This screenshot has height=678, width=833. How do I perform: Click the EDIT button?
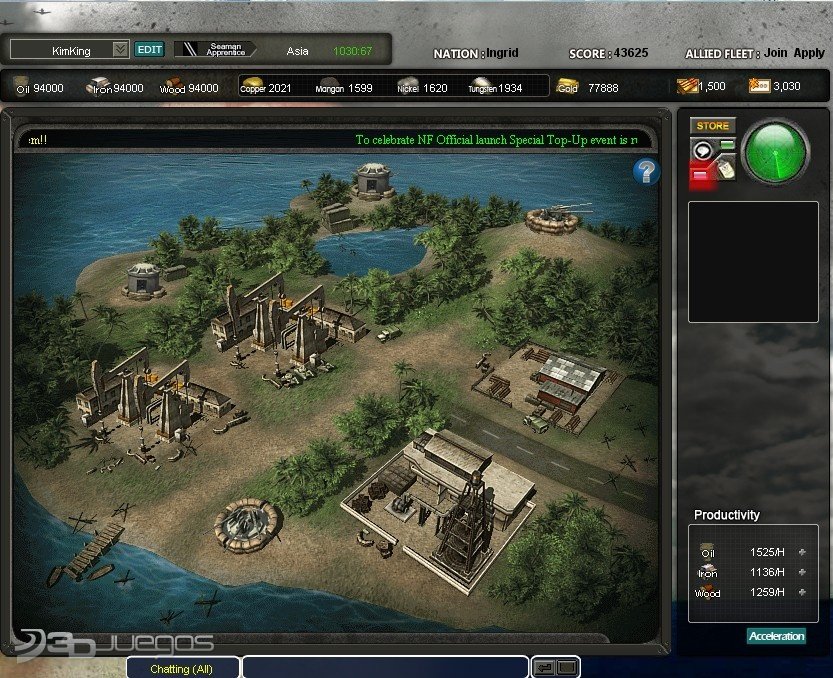(x=149, y=49)
